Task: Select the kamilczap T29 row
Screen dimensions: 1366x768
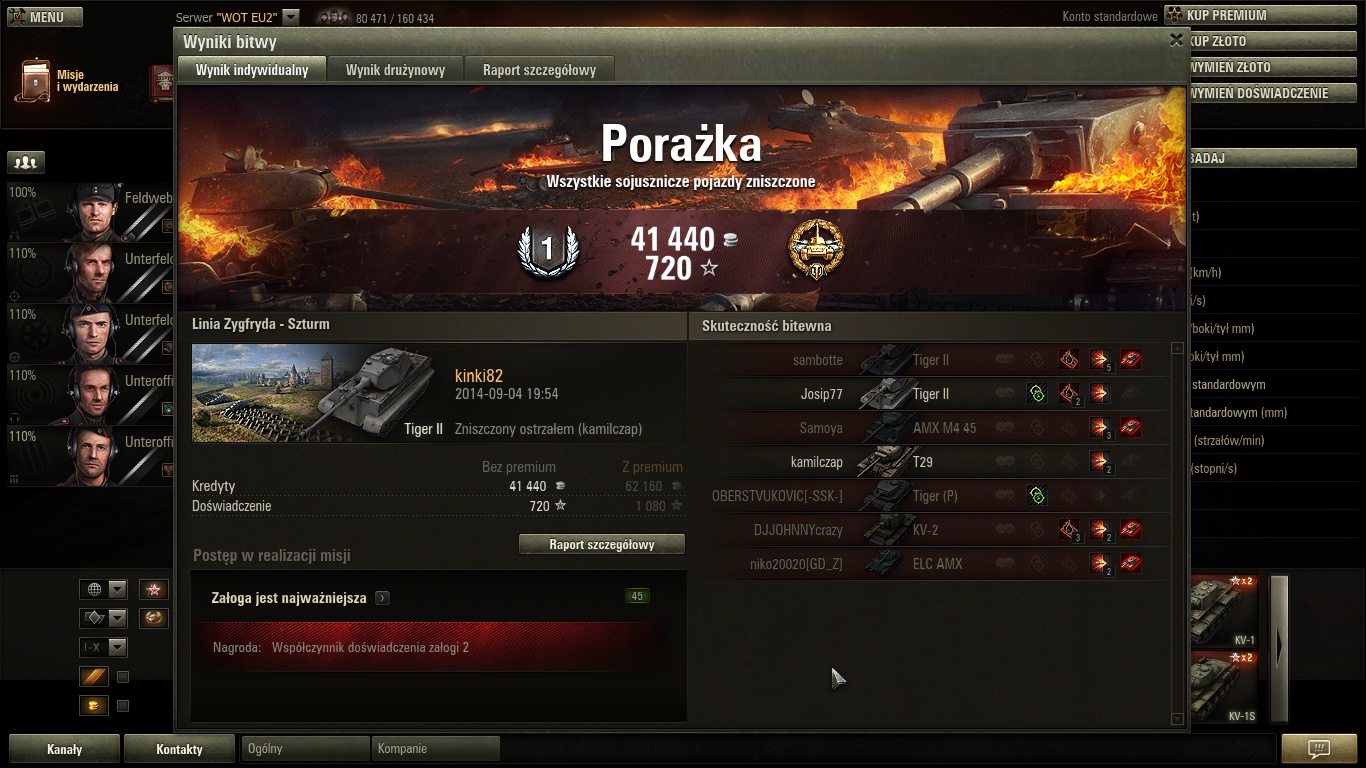Action: [930, 462]
